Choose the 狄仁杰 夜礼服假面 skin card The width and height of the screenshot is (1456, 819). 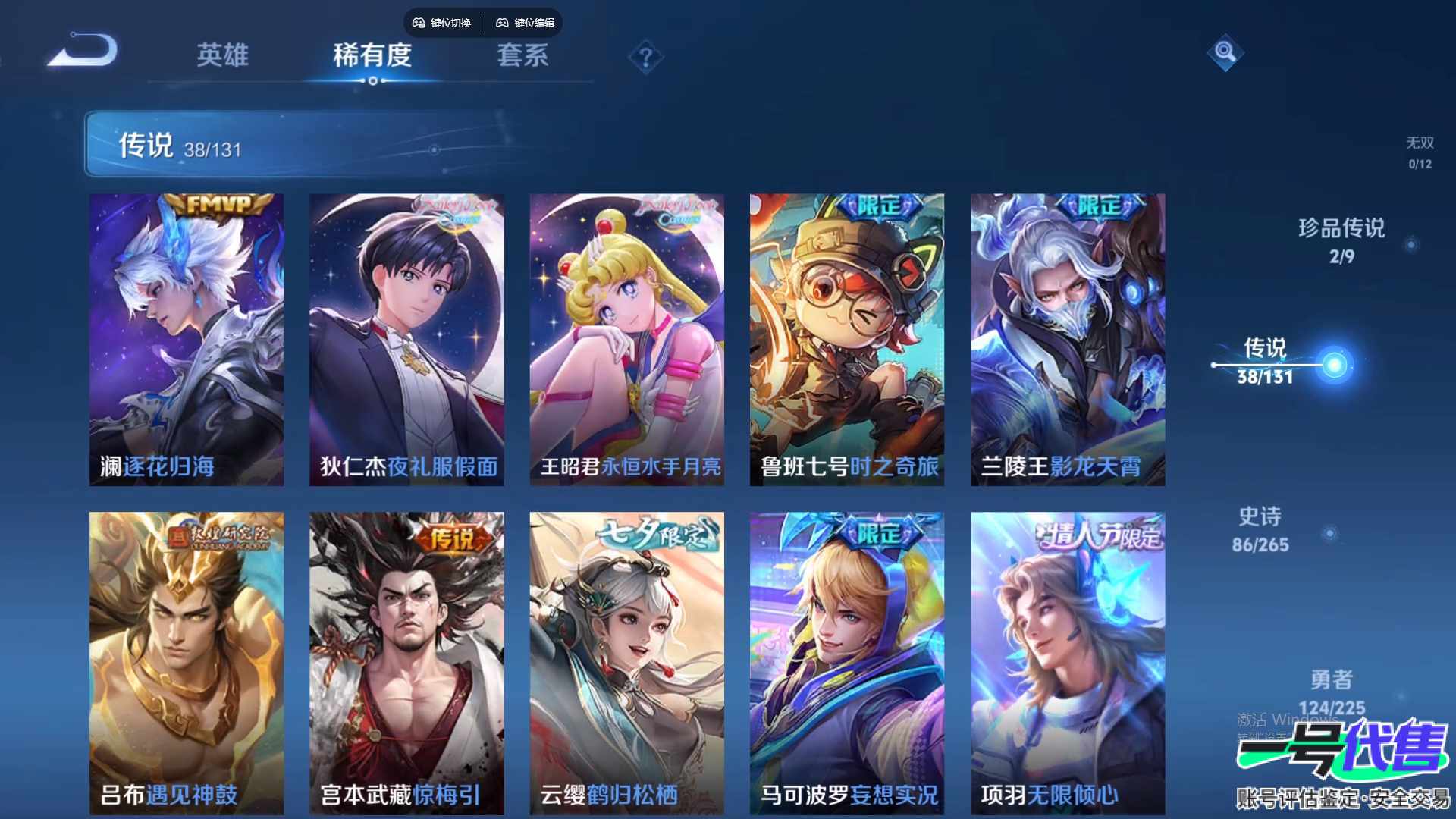tap(406, 339)
